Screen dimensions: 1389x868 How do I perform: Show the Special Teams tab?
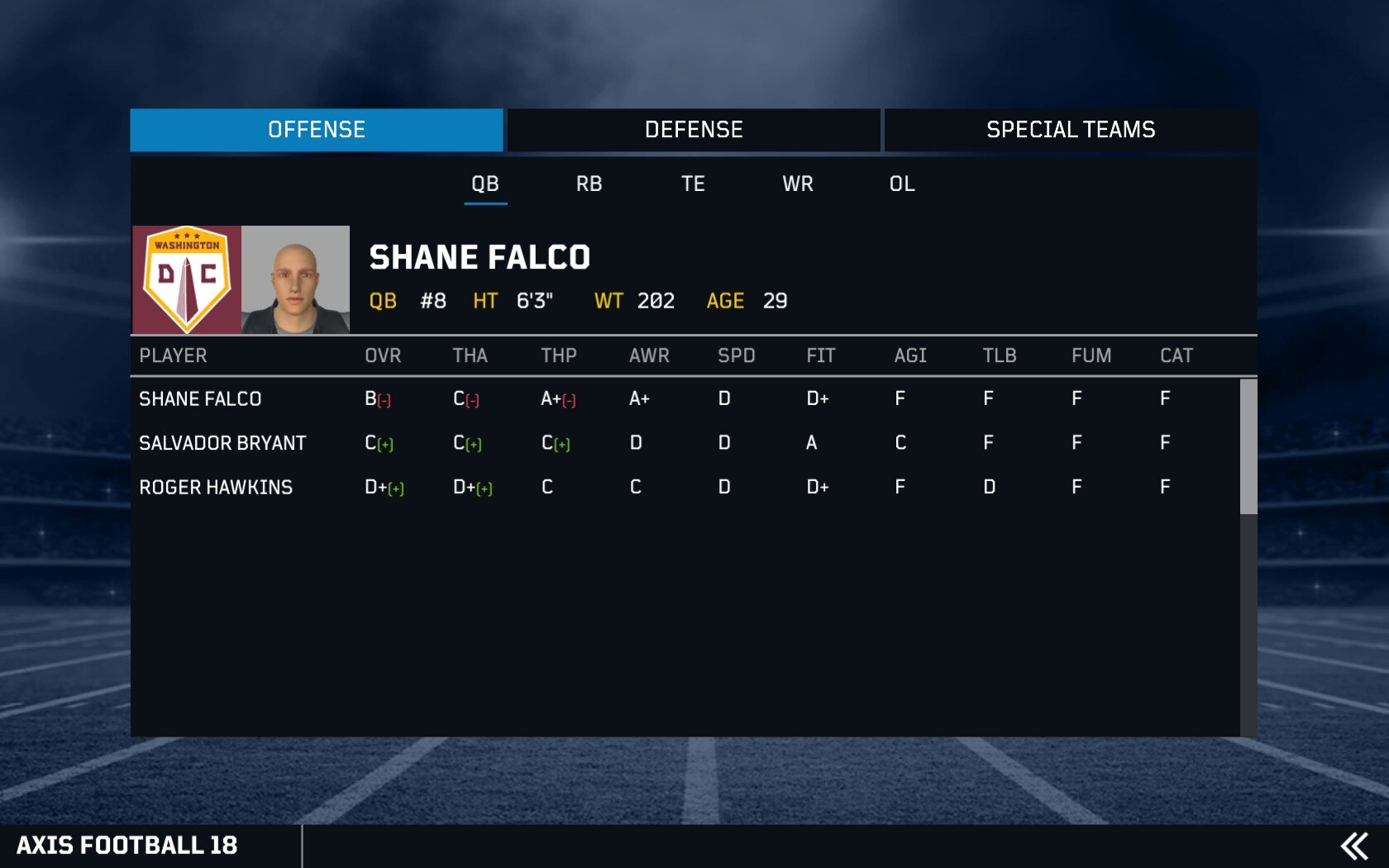coord(1071,130)
